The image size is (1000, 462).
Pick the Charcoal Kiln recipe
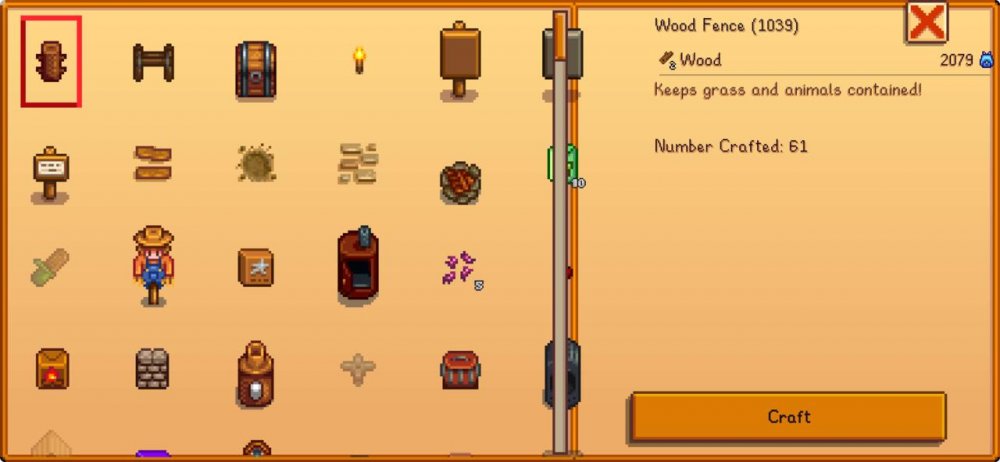358,267
